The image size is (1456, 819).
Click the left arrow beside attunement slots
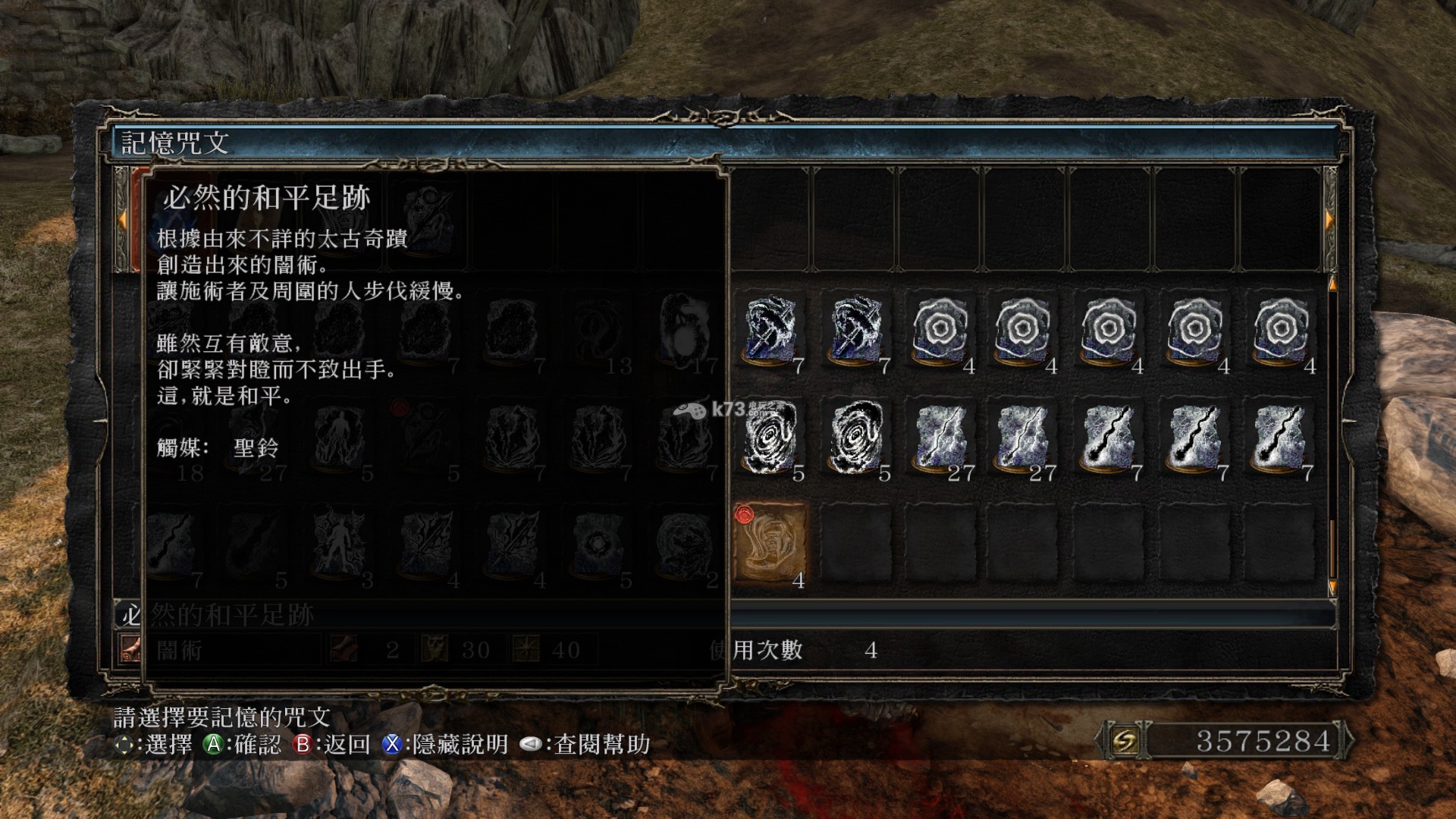pyautogui.click(x=121, y=219)
